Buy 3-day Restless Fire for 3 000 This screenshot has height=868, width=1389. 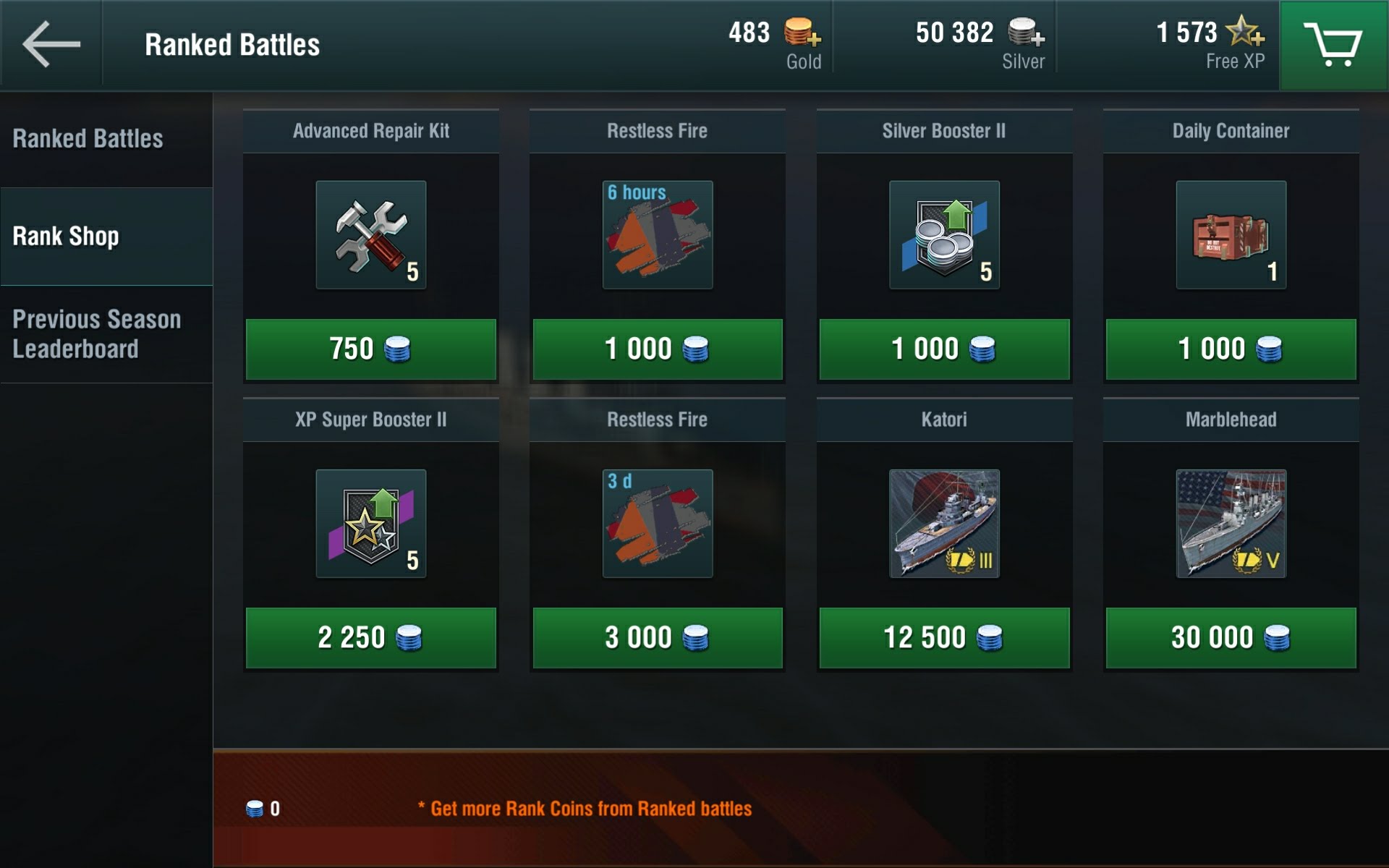pyautogui.click(x=657, y=638)
